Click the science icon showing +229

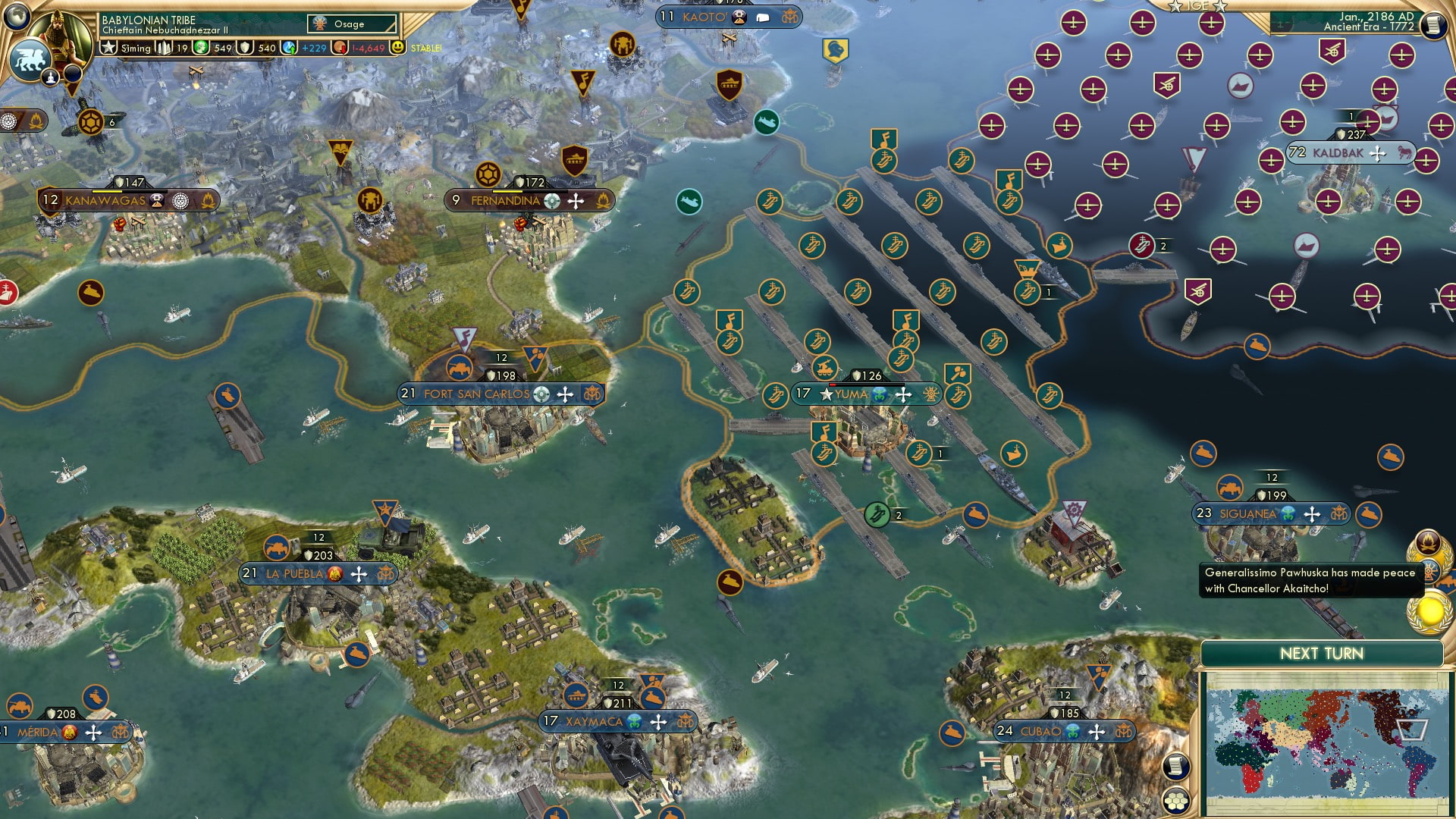coord(289,47)
